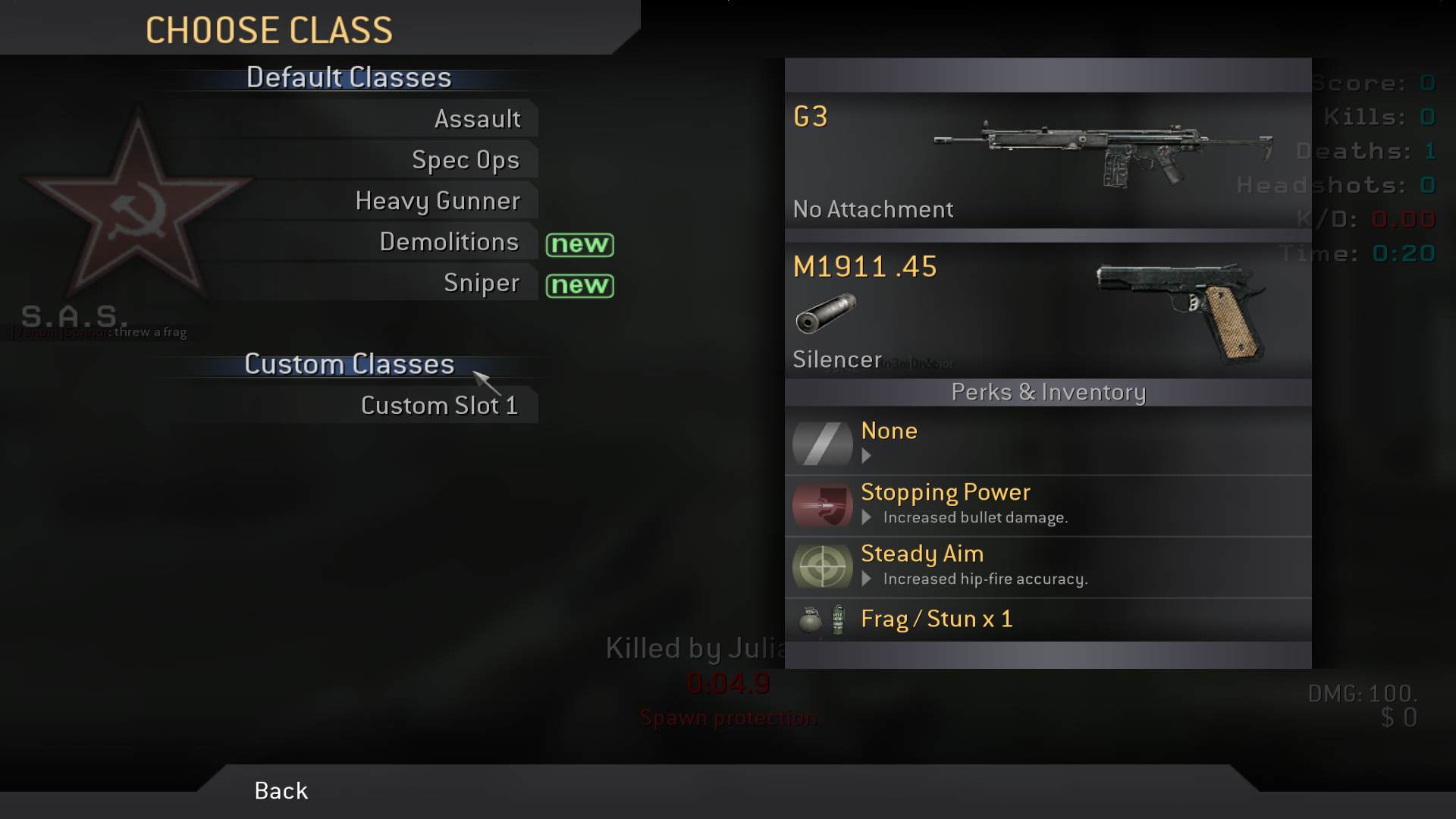Go Back from class selection
This screenshot has width=1456, height=819.
pyautogui.click(x=281, y=791)
